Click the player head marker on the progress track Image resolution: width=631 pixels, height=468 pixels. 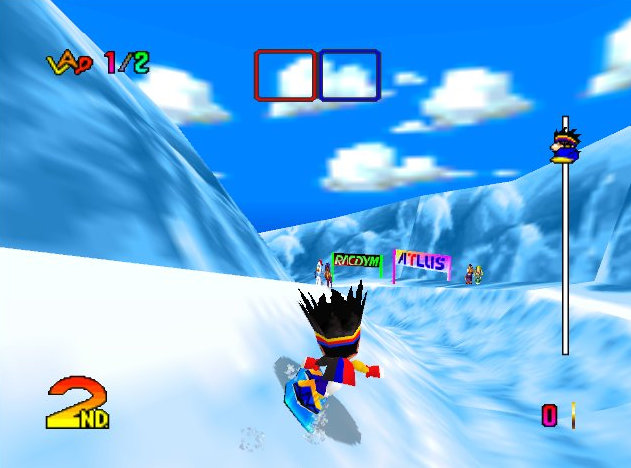click(x=563, y=143)
